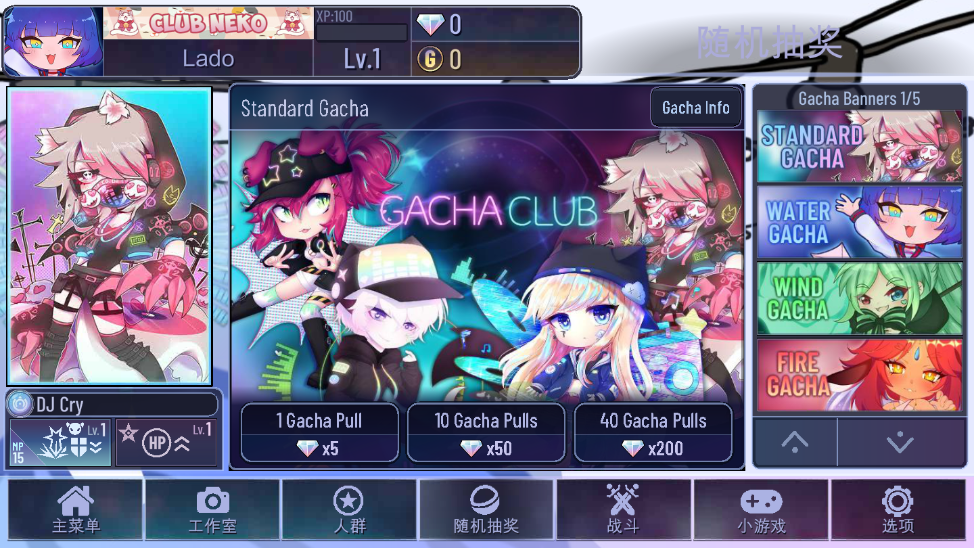Choose the Fire Gacha banner

tap(859, 375)
